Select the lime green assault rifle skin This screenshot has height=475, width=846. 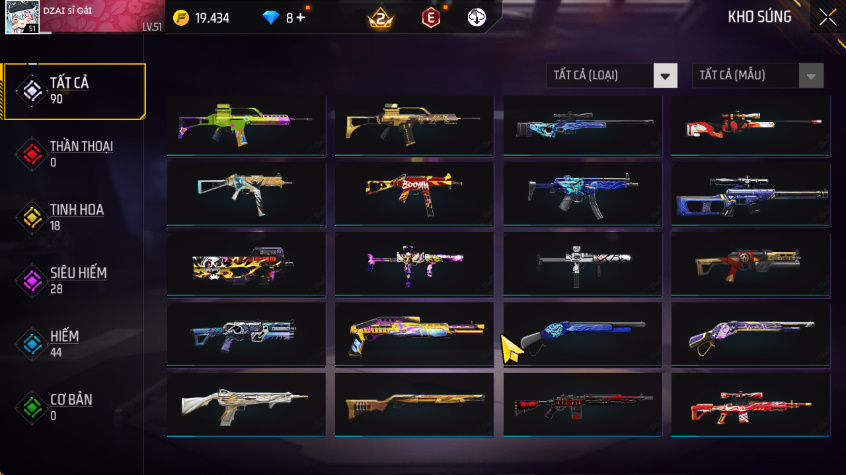246,125
